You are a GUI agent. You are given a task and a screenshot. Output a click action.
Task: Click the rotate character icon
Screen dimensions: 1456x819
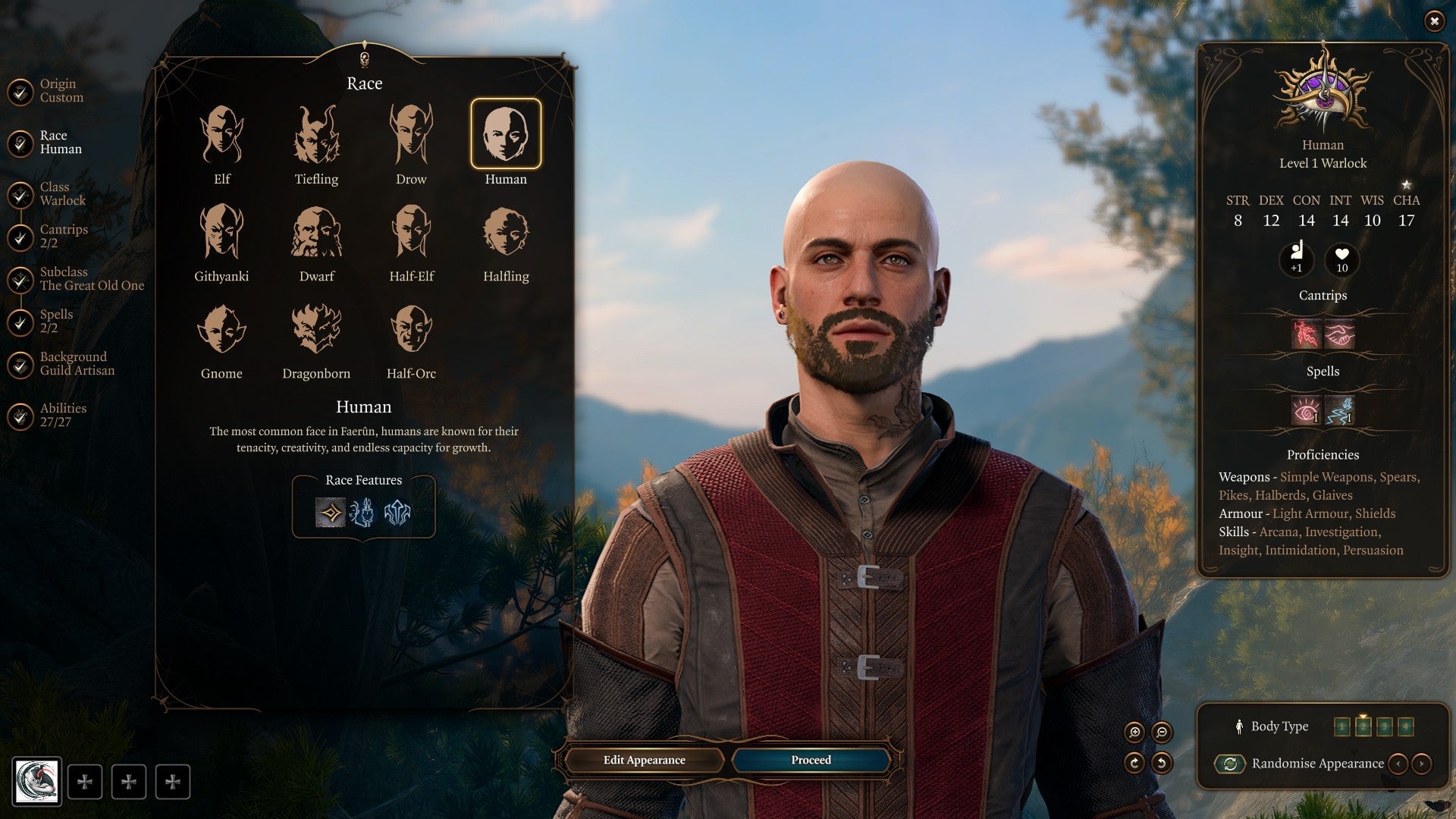(x=1134, y=764)
